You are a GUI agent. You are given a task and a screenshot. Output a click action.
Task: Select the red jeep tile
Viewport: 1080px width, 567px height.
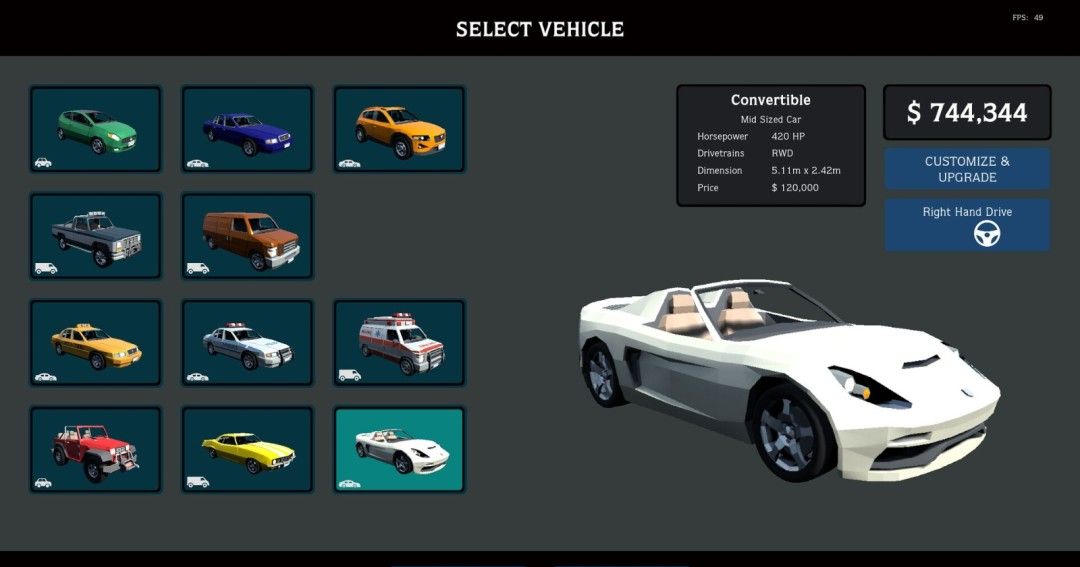pyautogui.click(x=96, y=450)
